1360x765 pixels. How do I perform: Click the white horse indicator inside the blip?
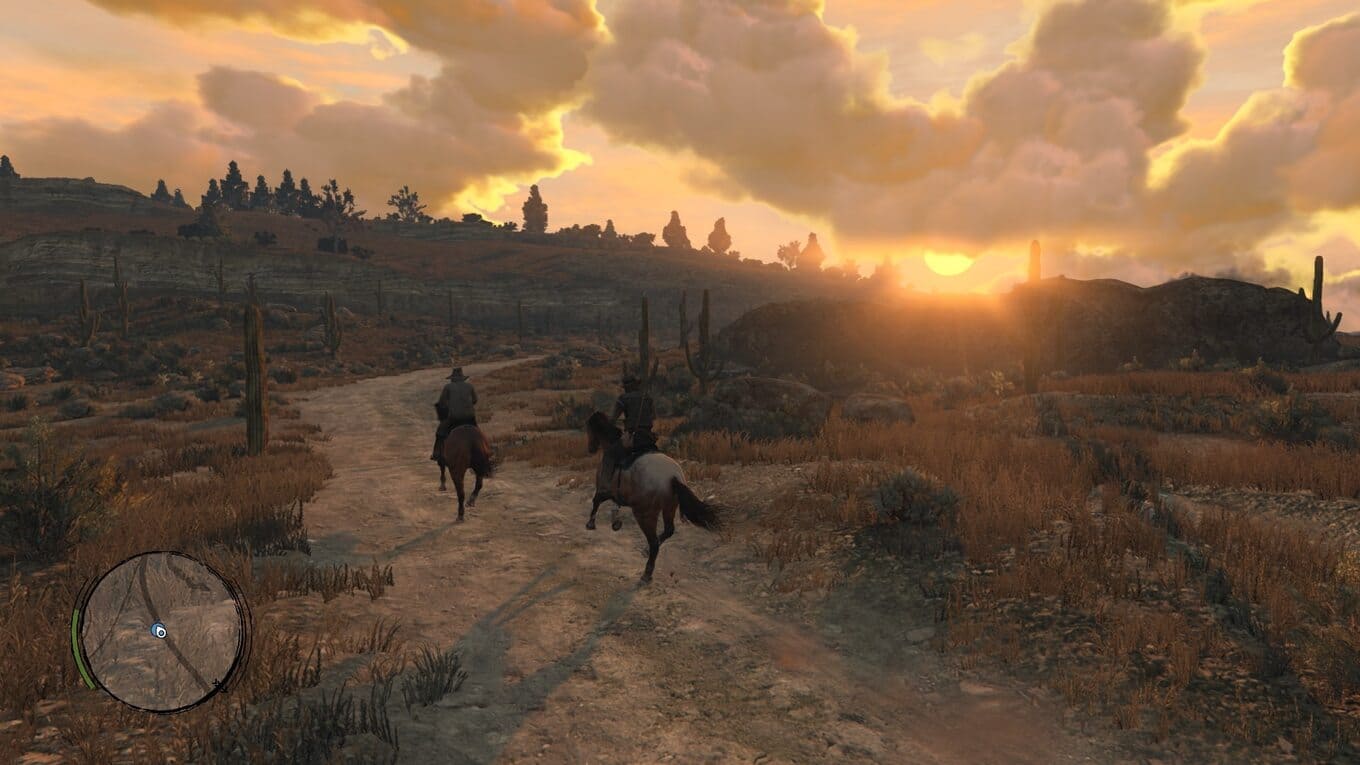[161, 632]
